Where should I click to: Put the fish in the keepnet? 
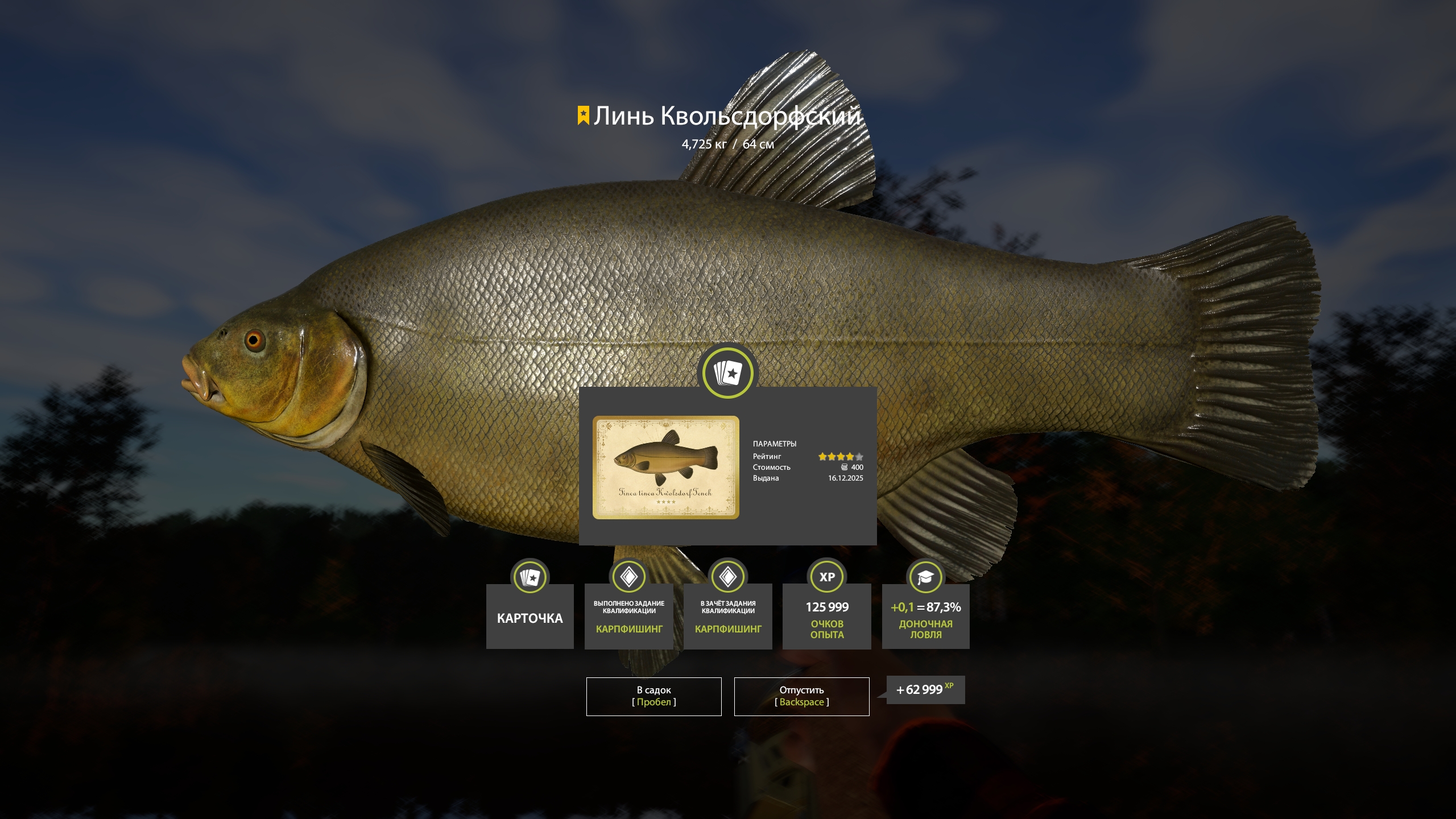coord(653,696)
